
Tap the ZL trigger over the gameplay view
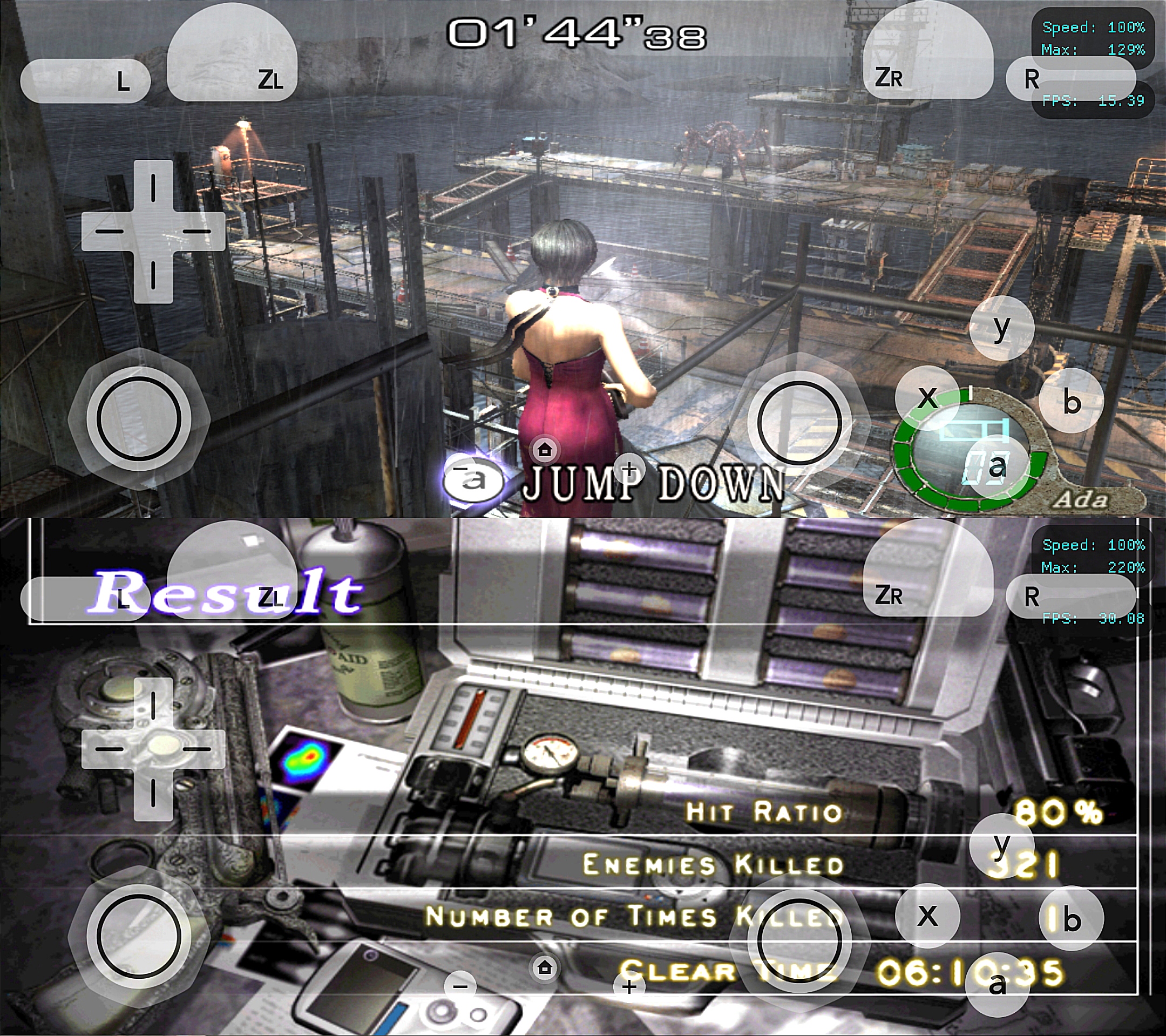[232, 60]
